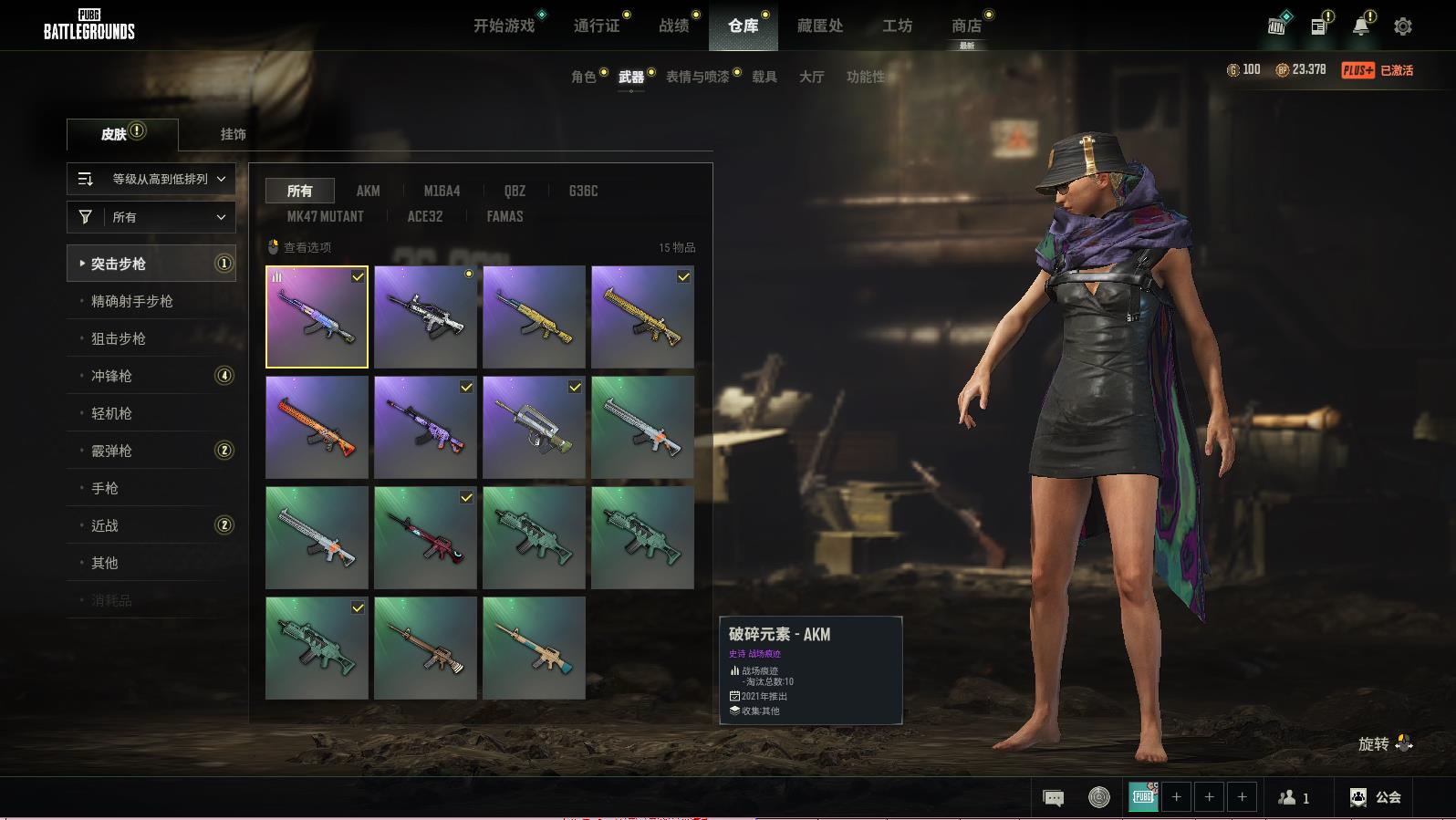Viewport: 1456px width, 820px height.
Task: Open the 挂饰 charms tab
Action: pos(233,134)
